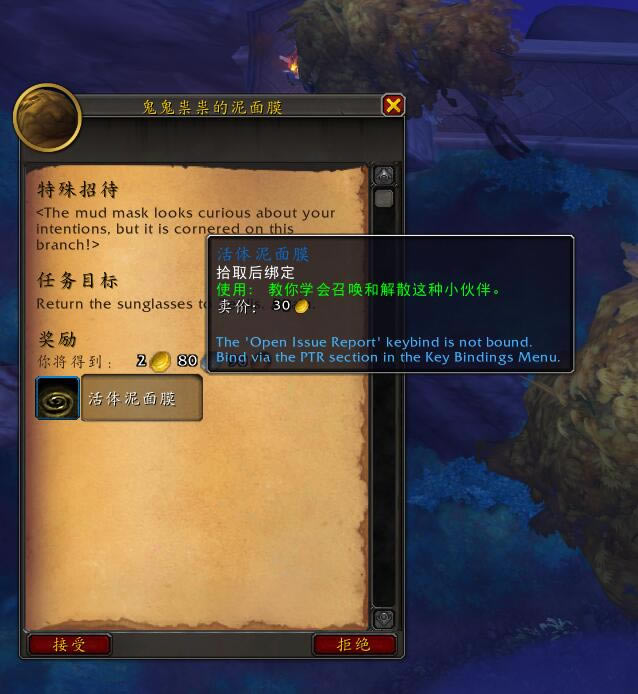Click the quest giver portrait icon
The height and width of the screenshot is (694, 638).
47,118
